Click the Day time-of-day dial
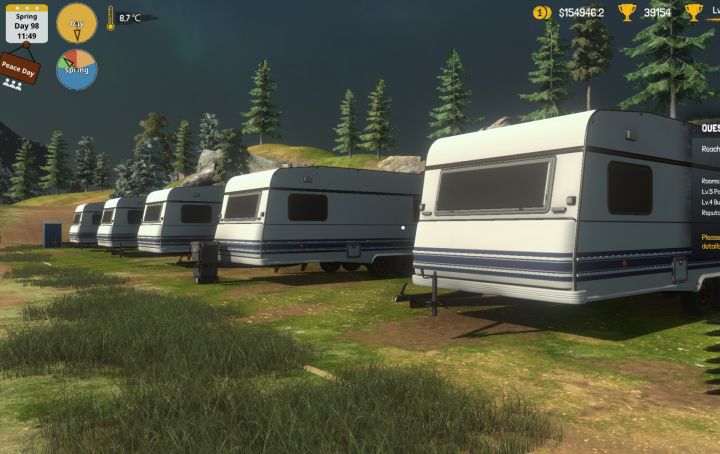The height and width of the screenshot is (454, 720). [x=76, y=22]
